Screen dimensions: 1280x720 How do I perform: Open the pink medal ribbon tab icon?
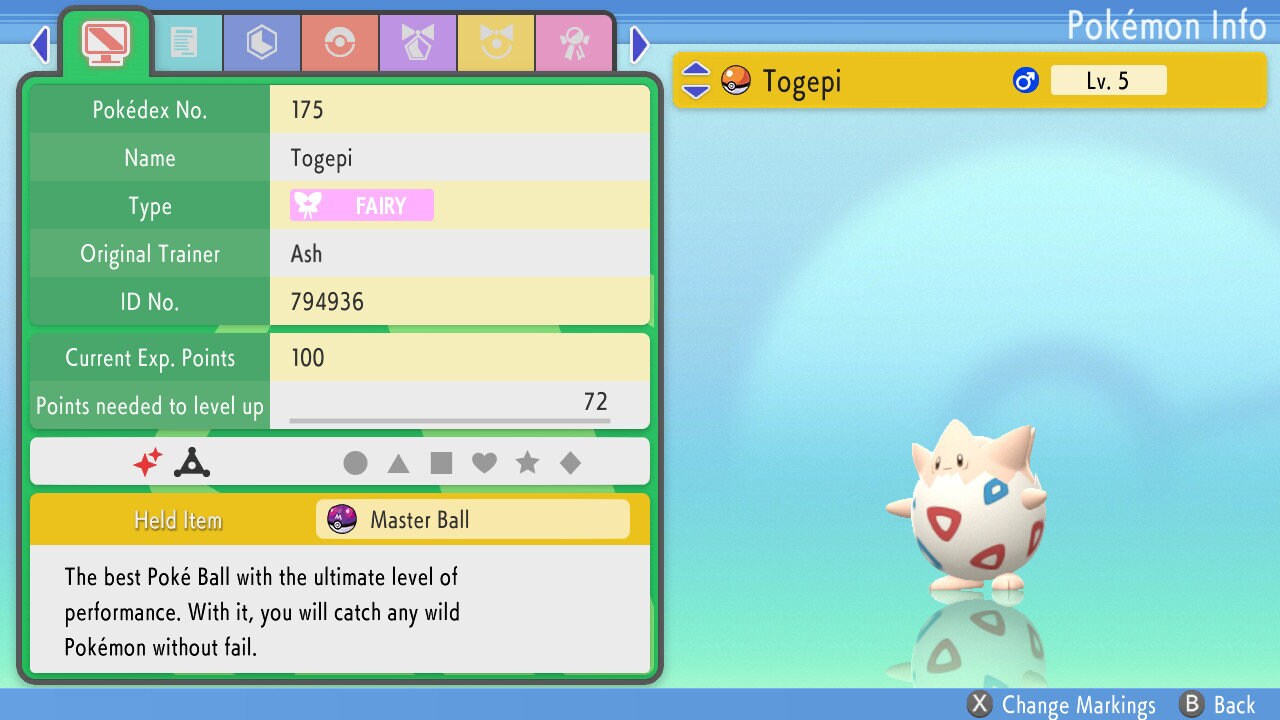click(x=574, y=42)
